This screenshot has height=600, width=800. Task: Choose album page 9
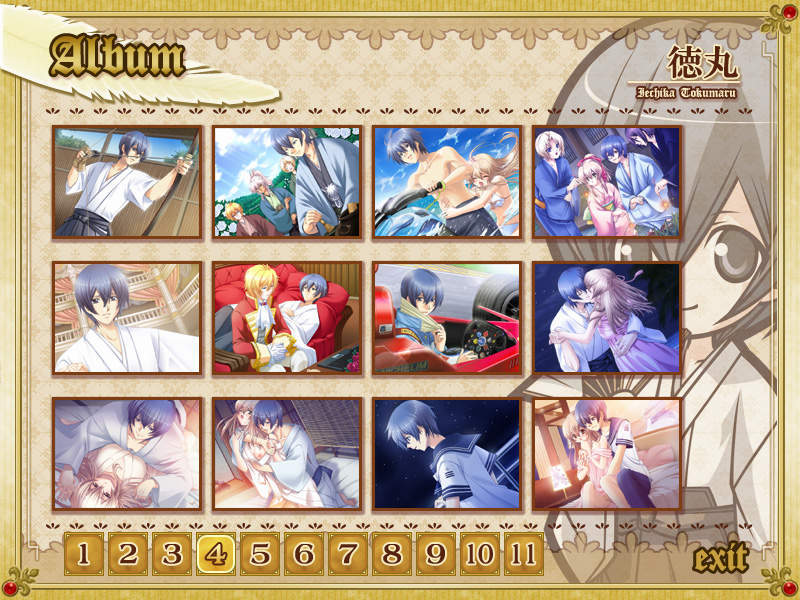pyautogui.click(x=436, y=553)
